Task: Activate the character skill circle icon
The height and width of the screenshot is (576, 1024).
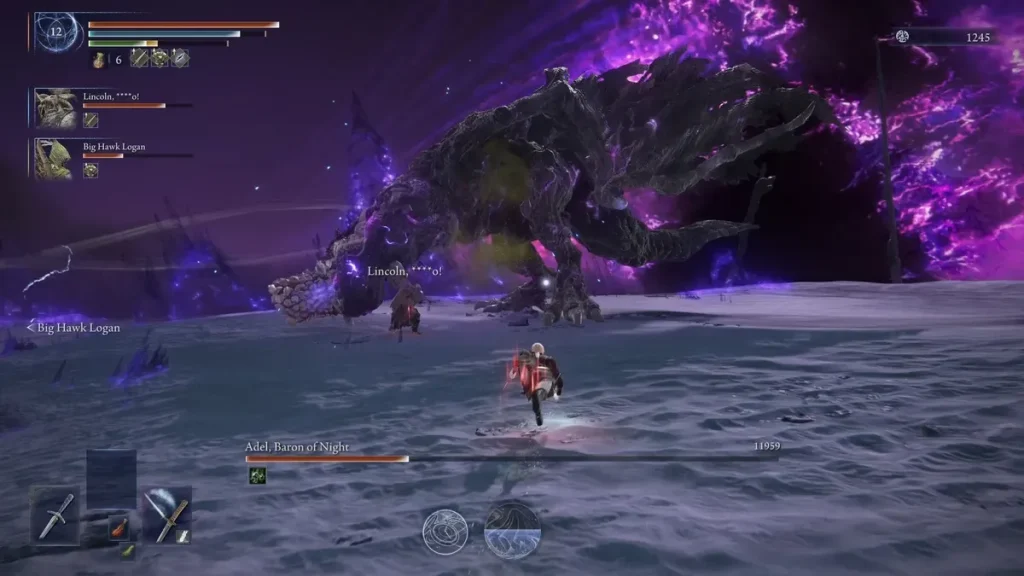Action: click(445, 532)
